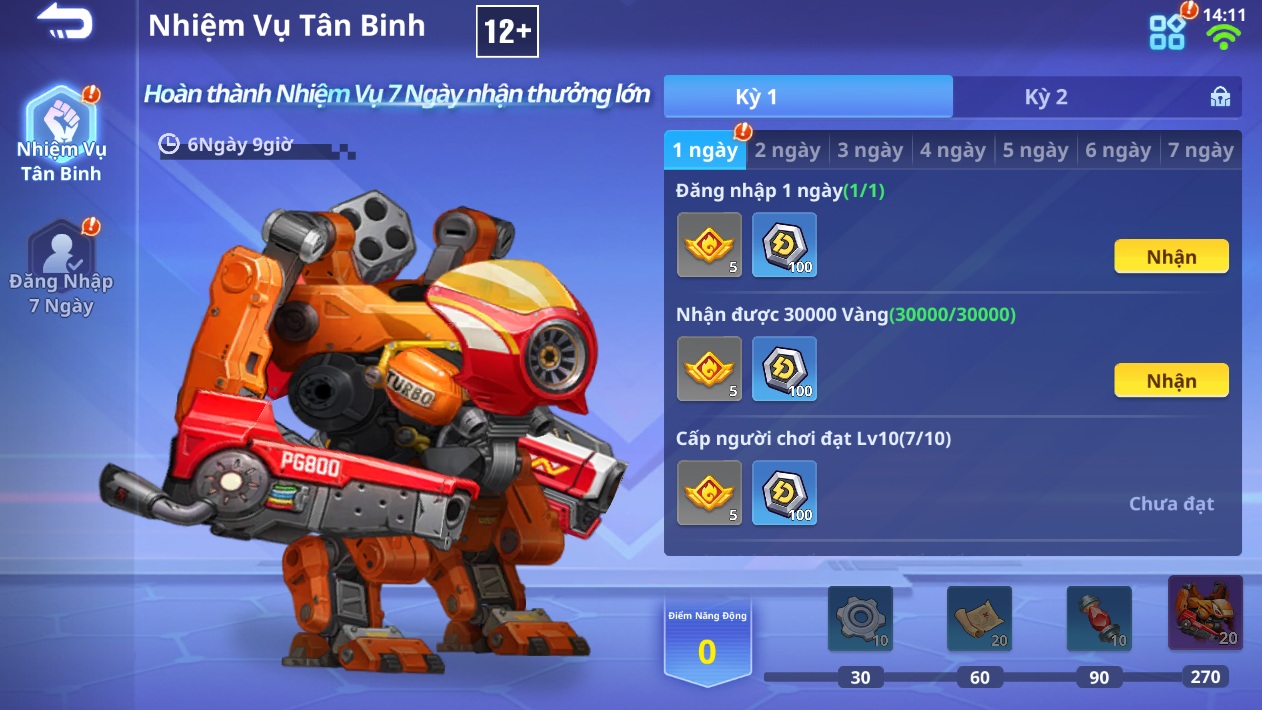Go back using the return arrow
1262x710 pixels.
pos(65,22)
